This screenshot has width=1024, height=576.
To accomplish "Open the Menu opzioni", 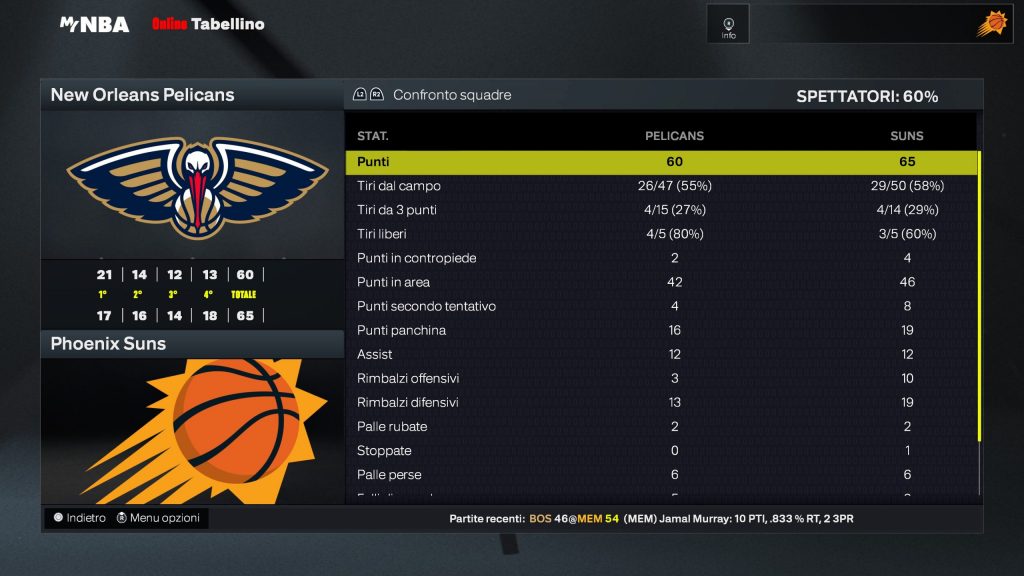I will point(158,518).
